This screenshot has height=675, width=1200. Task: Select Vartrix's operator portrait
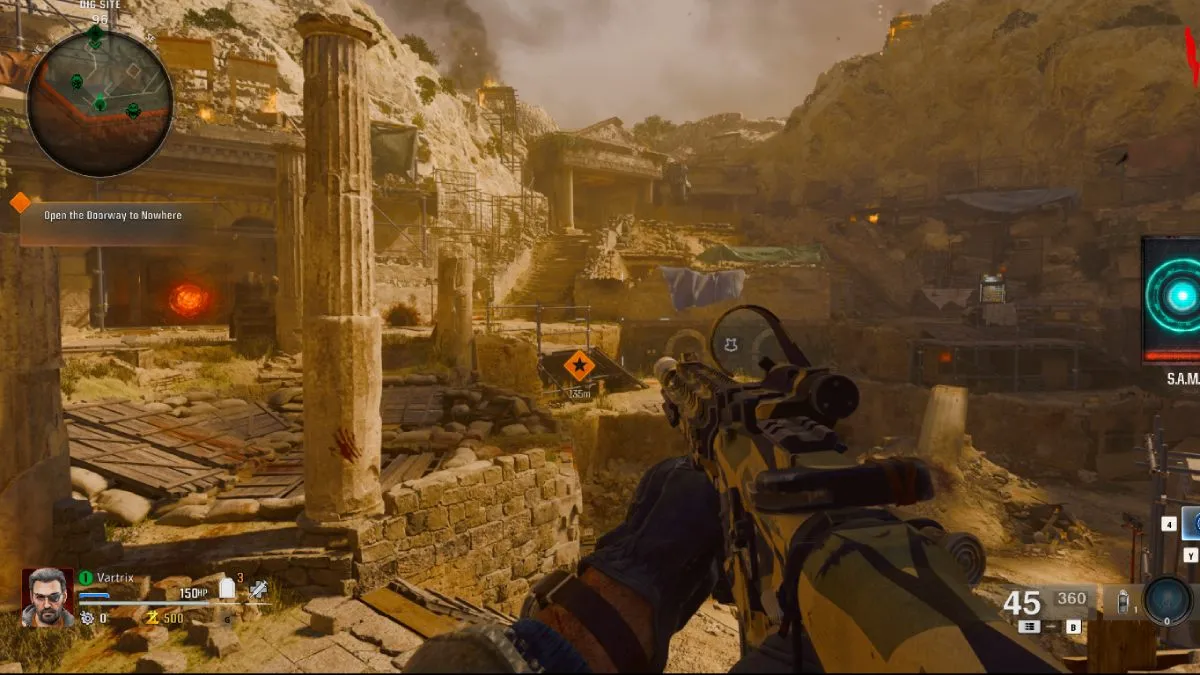tap(47, 597)
